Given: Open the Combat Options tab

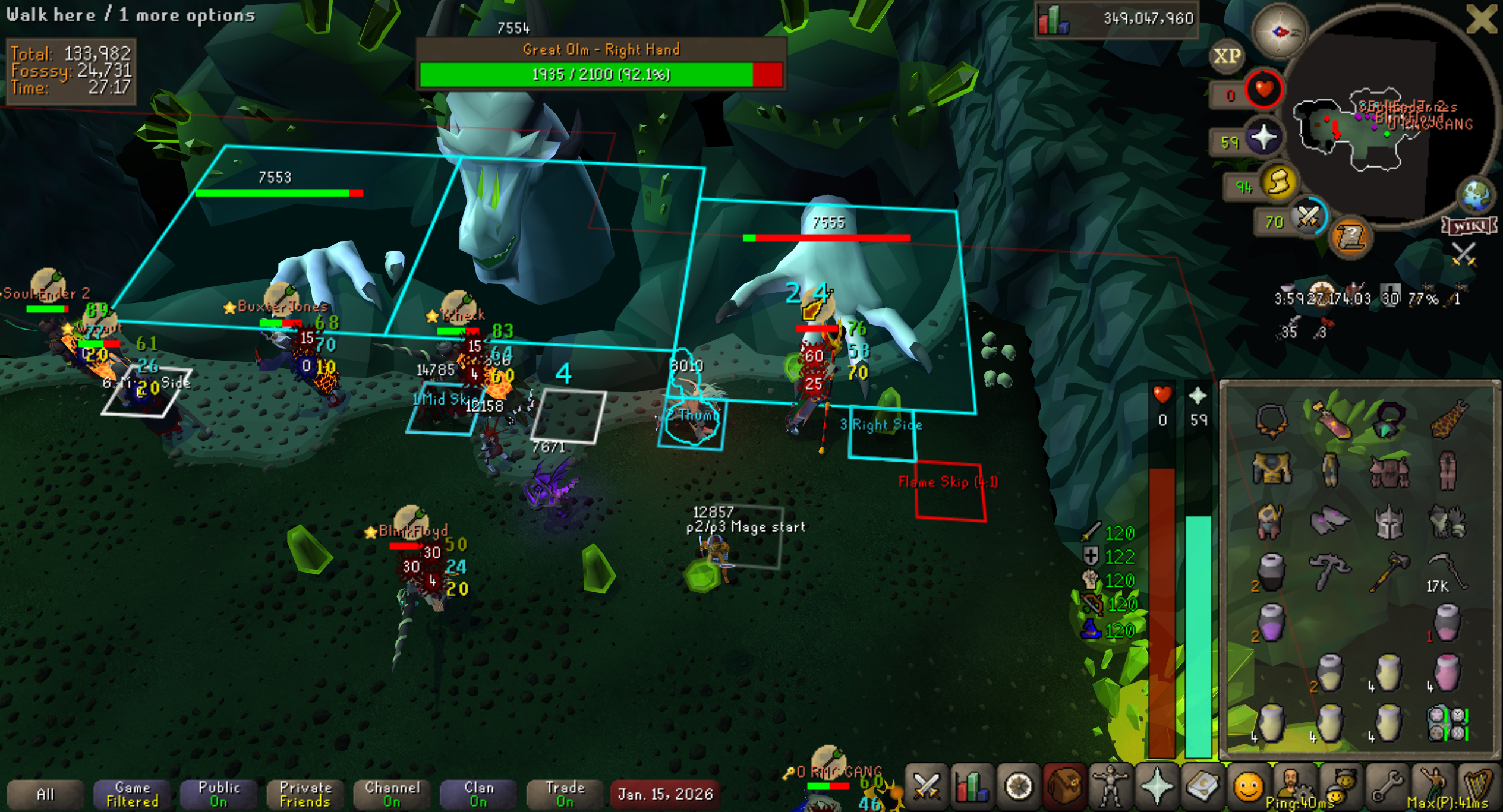Looking at the screenshot, I should 926,787.
